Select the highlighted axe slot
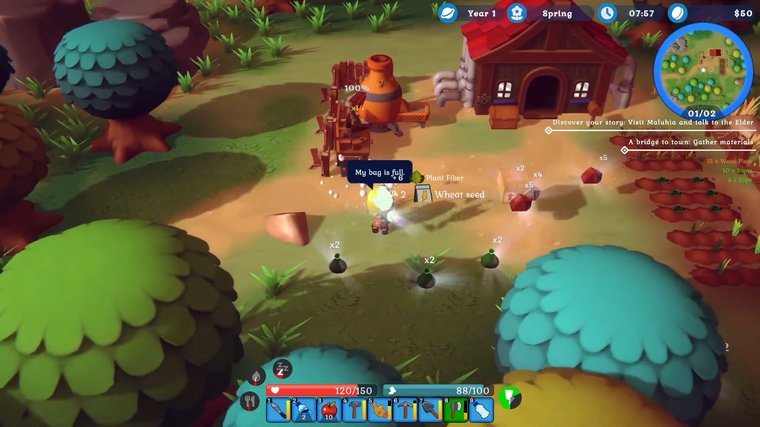760x427 pixels. click(x=456, y=409)
